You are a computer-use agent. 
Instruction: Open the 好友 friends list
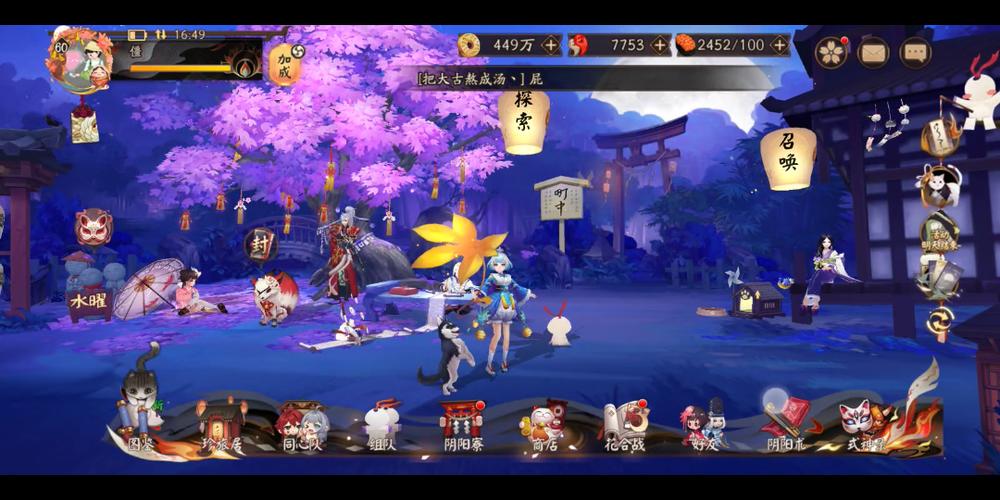705,427
